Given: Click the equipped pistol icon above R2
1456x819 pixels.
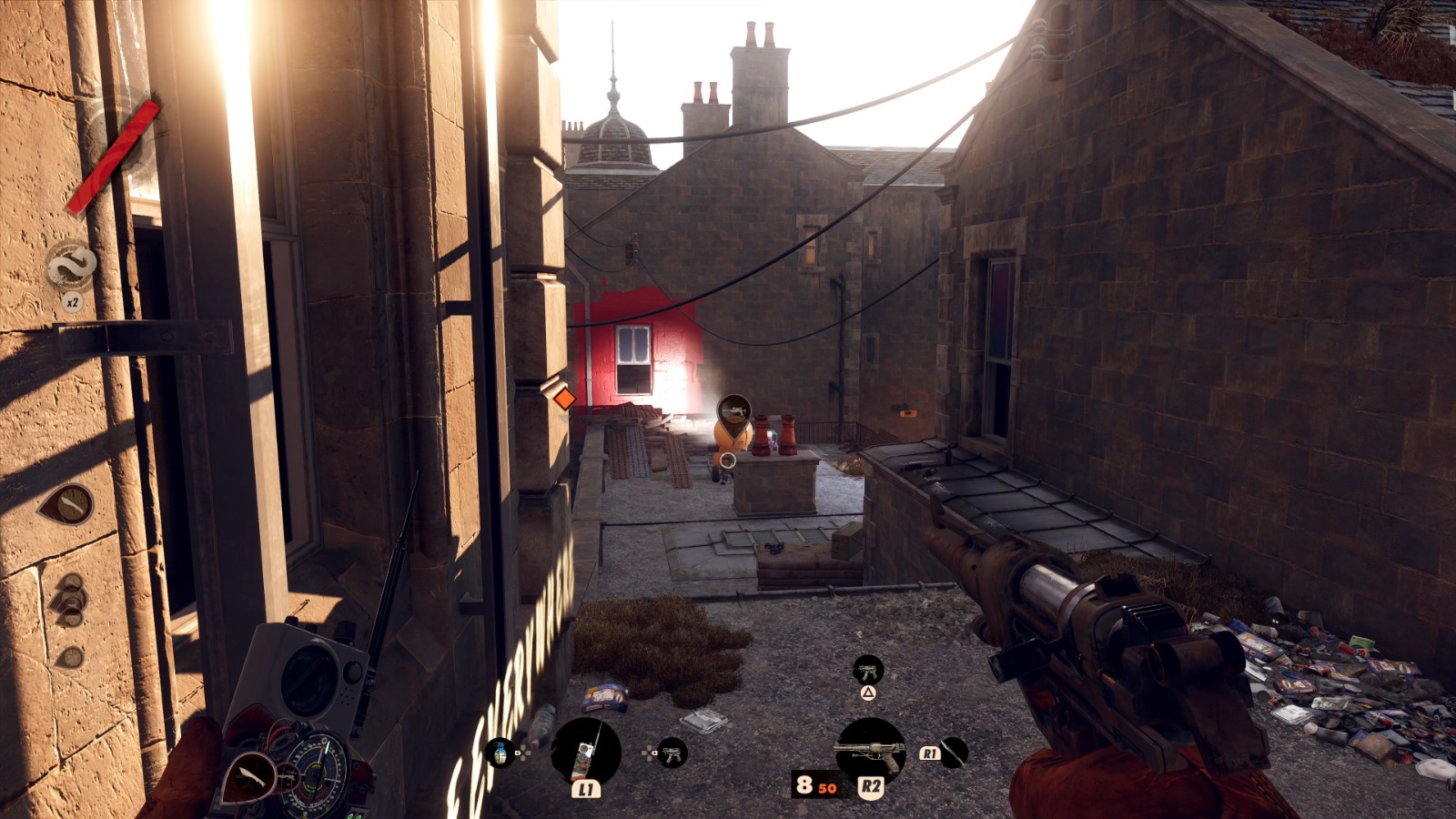Looking at the screenshot, I should [871, 749].
